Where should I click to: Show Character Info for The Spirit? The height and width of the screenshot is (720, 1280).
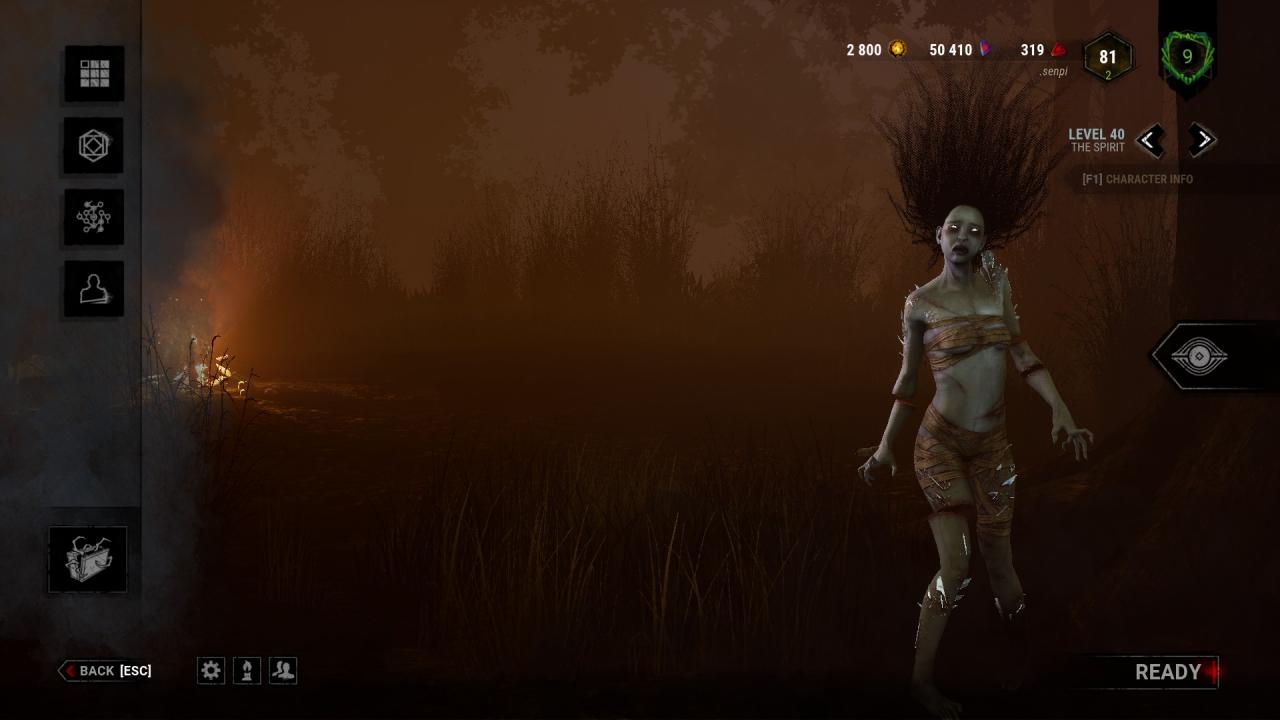click(1137, 180)
